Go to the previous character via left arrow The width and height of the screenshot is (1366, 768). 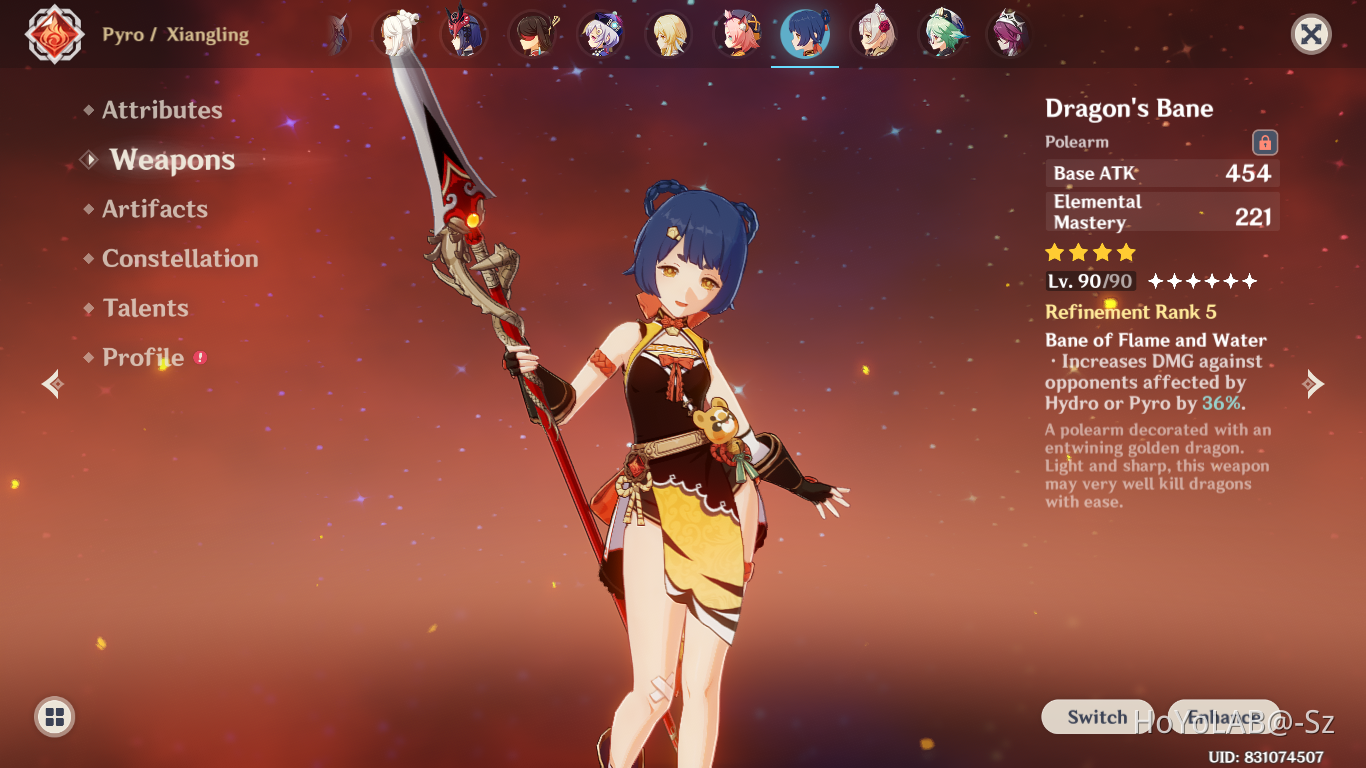pyautogui.click(x=50, y=383)
